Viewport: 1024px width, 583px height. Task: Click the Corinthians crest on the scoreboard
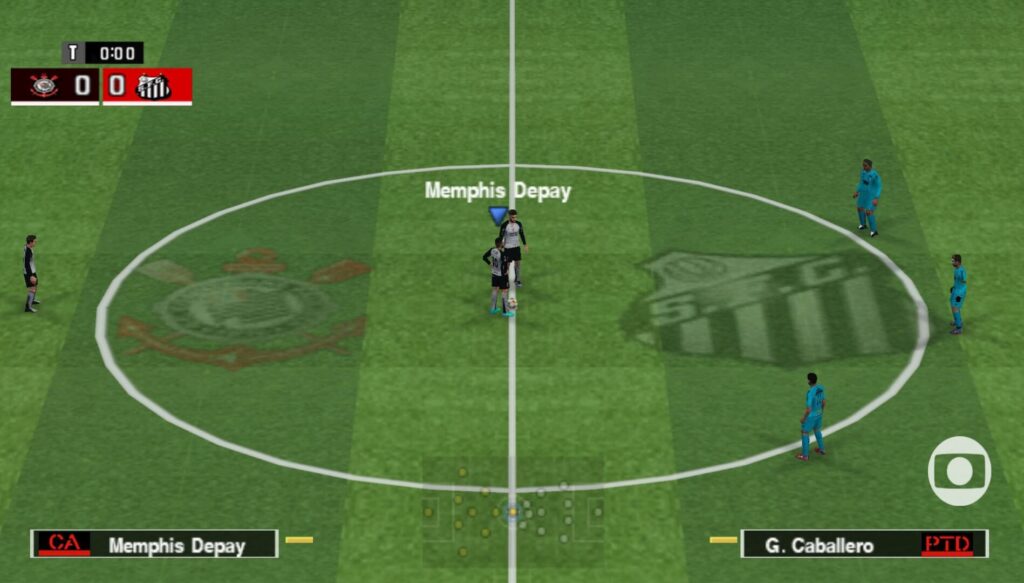[x=44, y=86]
